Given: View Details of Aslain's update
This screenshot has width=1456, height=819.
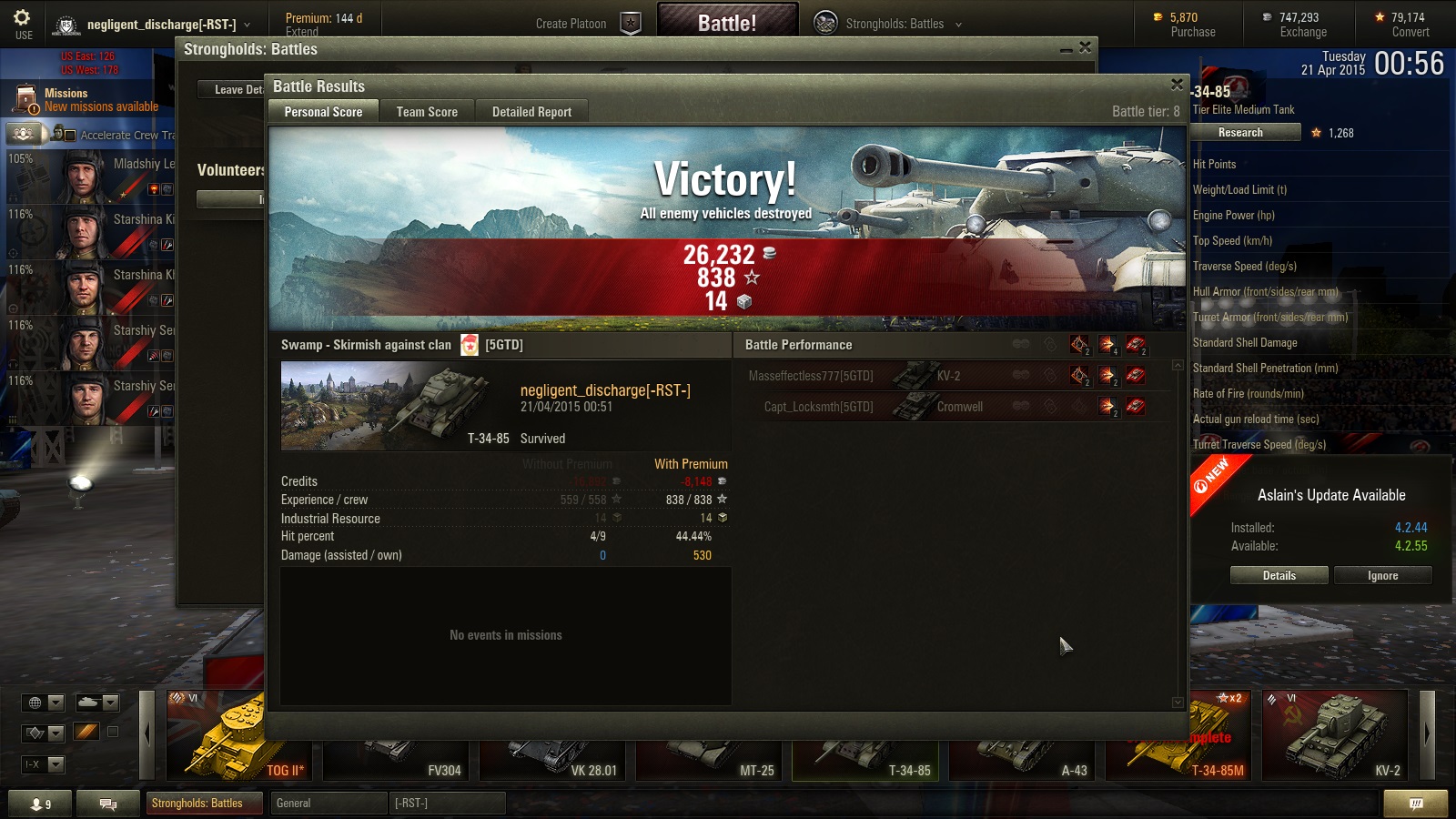Looking at the screenshot, I should tap(1279, 575).
